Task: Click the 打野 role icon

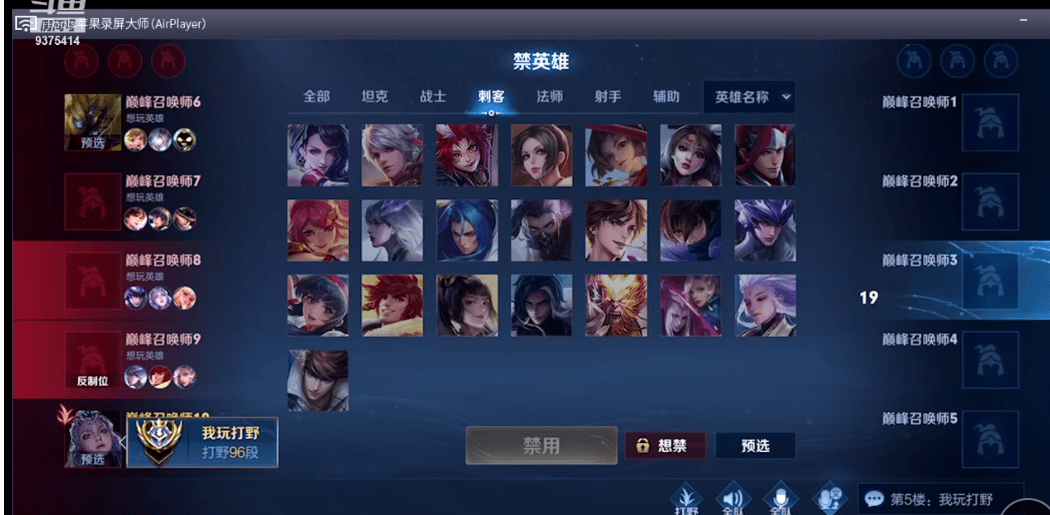Action: pyautogui.click(x=685, y=498)
